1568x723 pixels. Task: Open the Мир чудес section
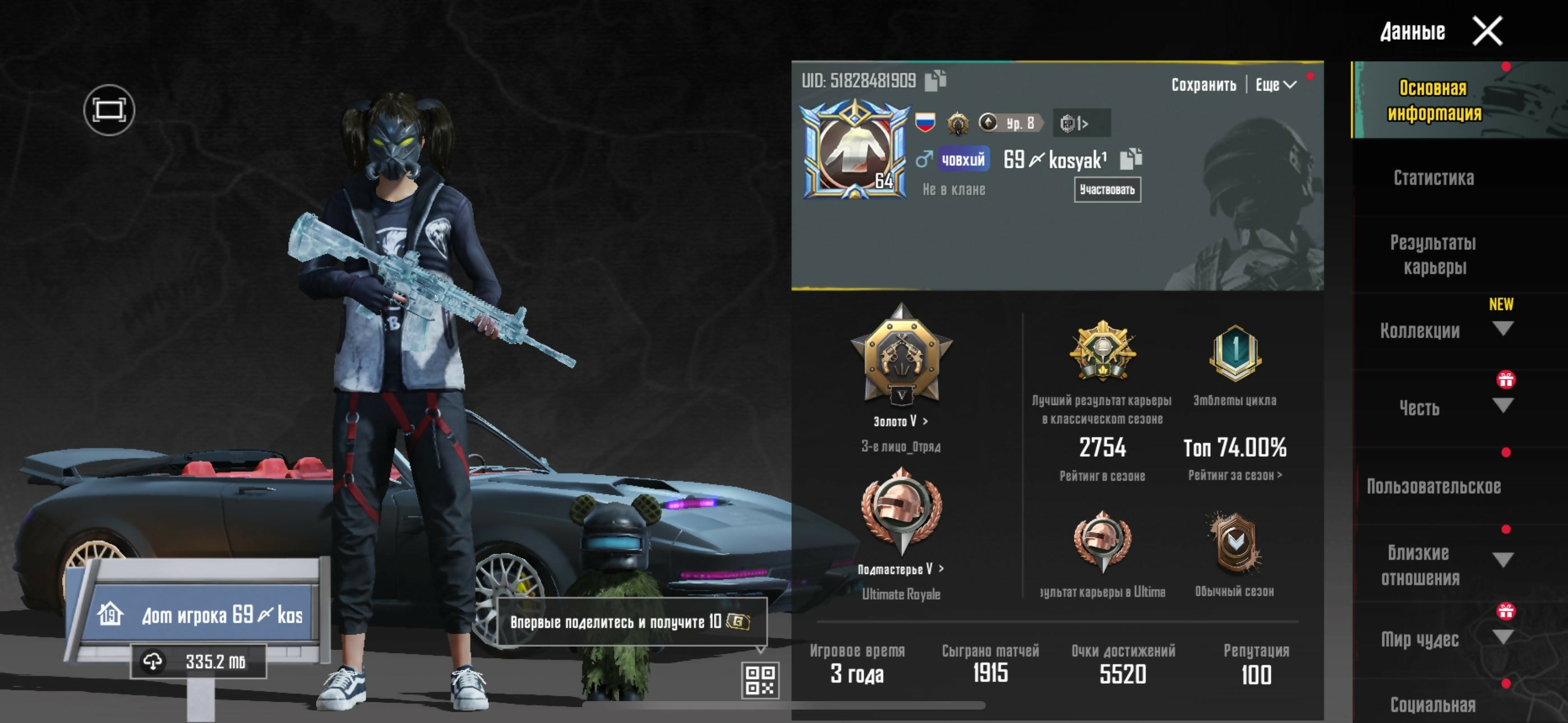[1420, 639]
